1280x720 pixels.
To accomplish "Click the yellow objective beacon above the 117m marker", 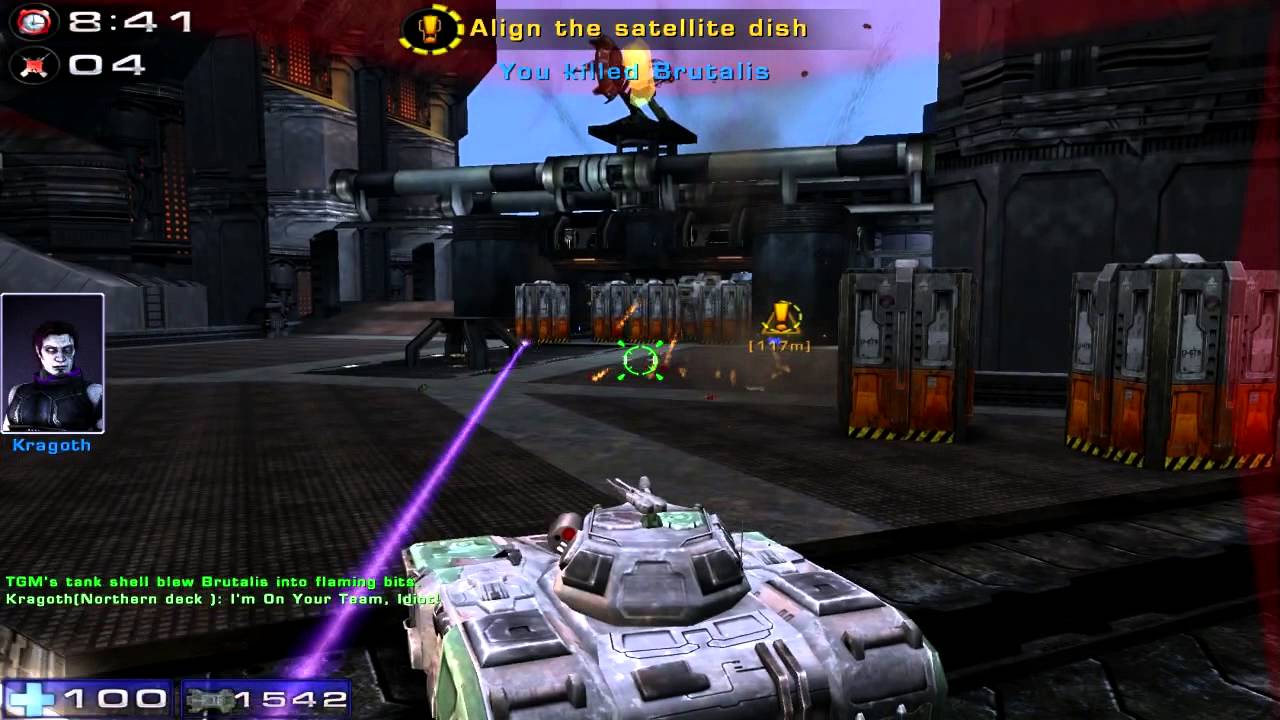I will coord(778,317).
